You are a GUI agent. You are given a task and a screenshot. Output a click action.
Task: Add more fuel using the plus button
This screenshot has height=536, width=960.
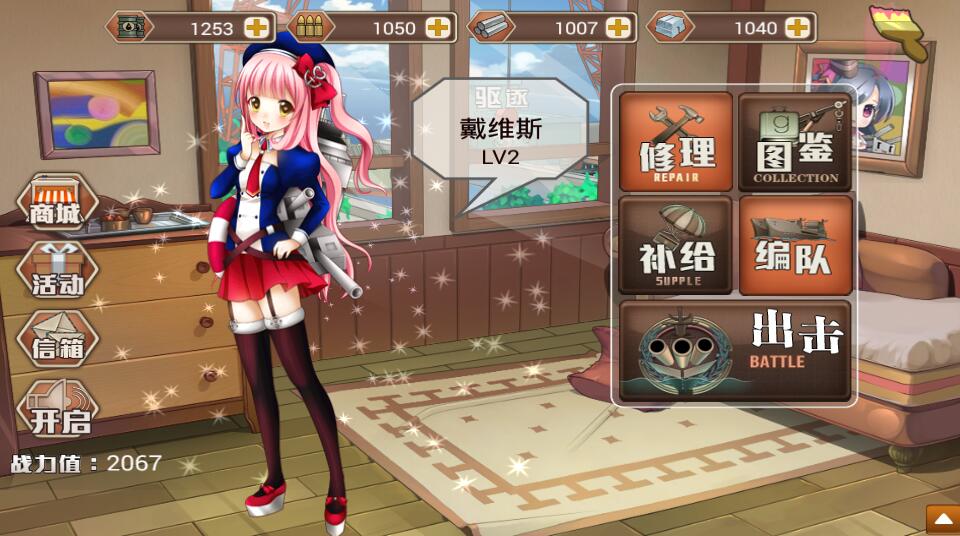pyautogui.click(x=257, y=28)
